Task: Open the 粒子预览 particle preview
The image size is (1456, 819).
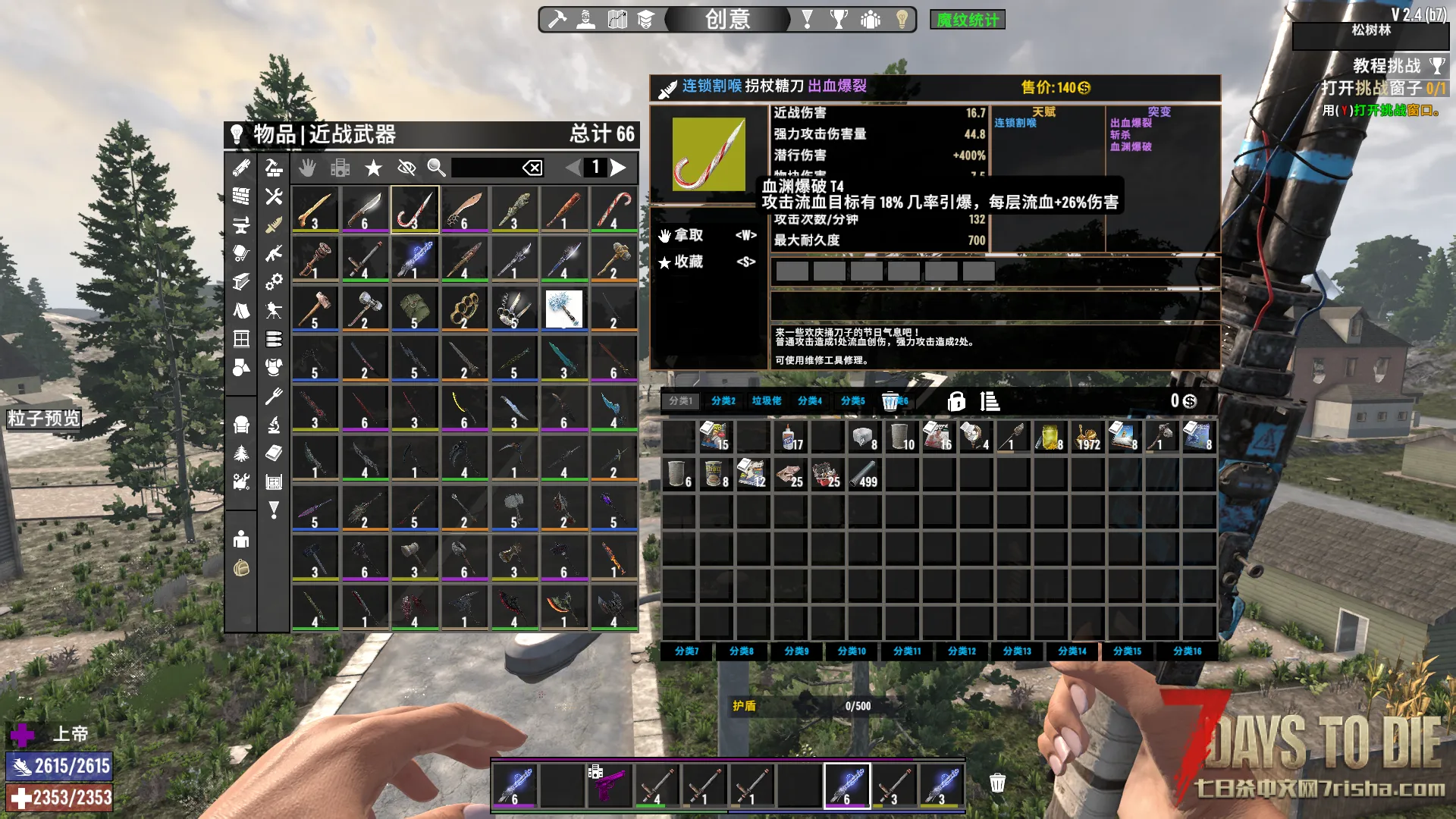Action: (x=43, y=419)
